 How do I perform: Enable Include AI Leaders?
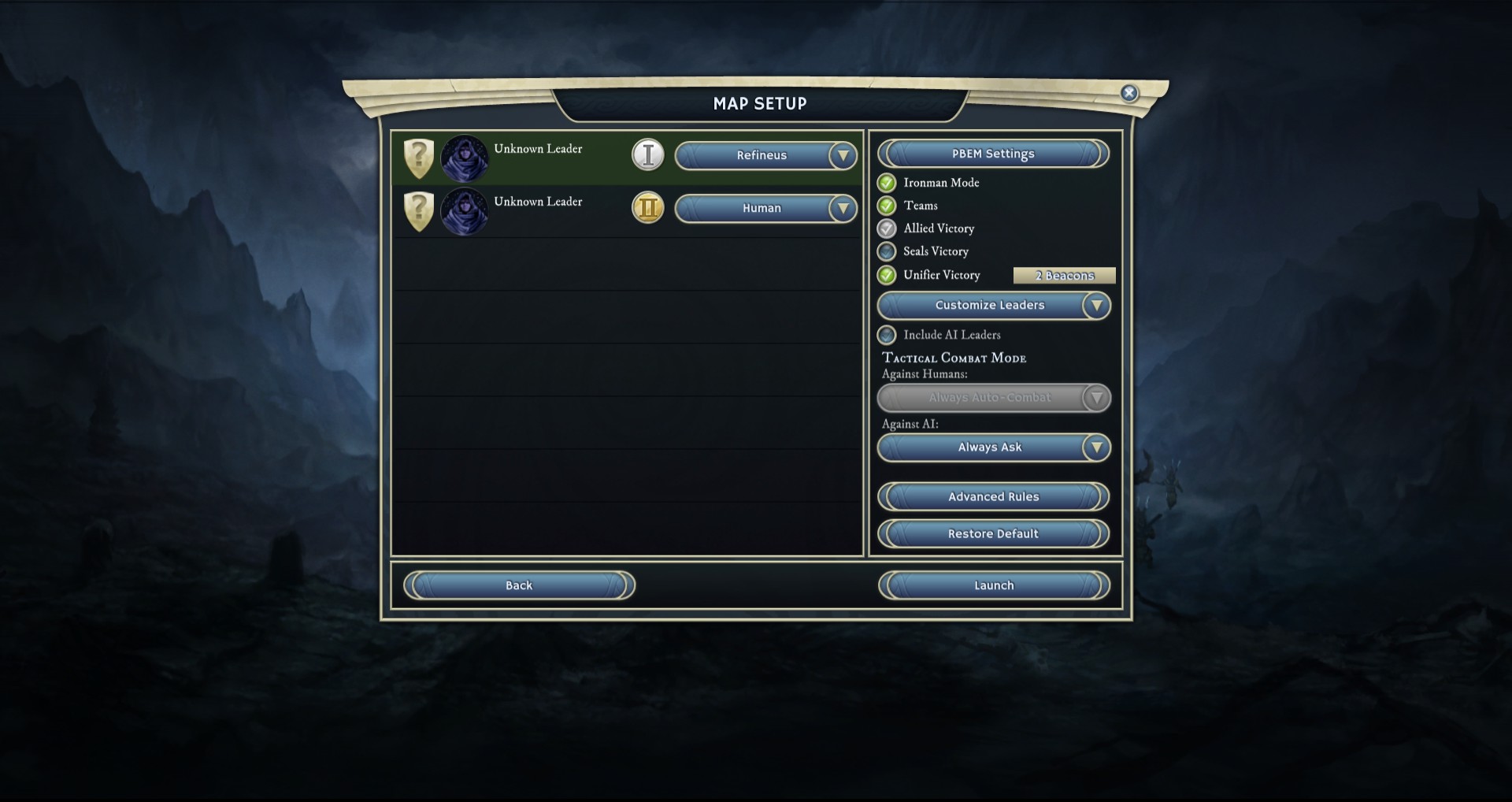(888, 335)
